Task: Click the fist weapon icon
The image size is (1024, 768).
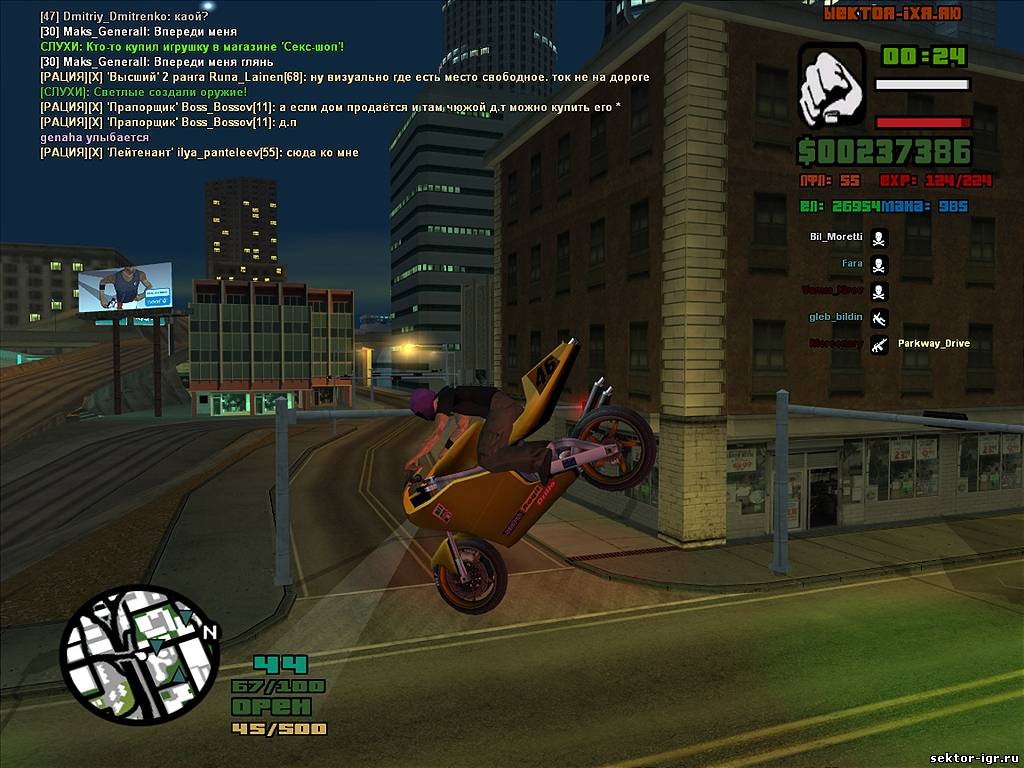Action: tap(831, 85)
